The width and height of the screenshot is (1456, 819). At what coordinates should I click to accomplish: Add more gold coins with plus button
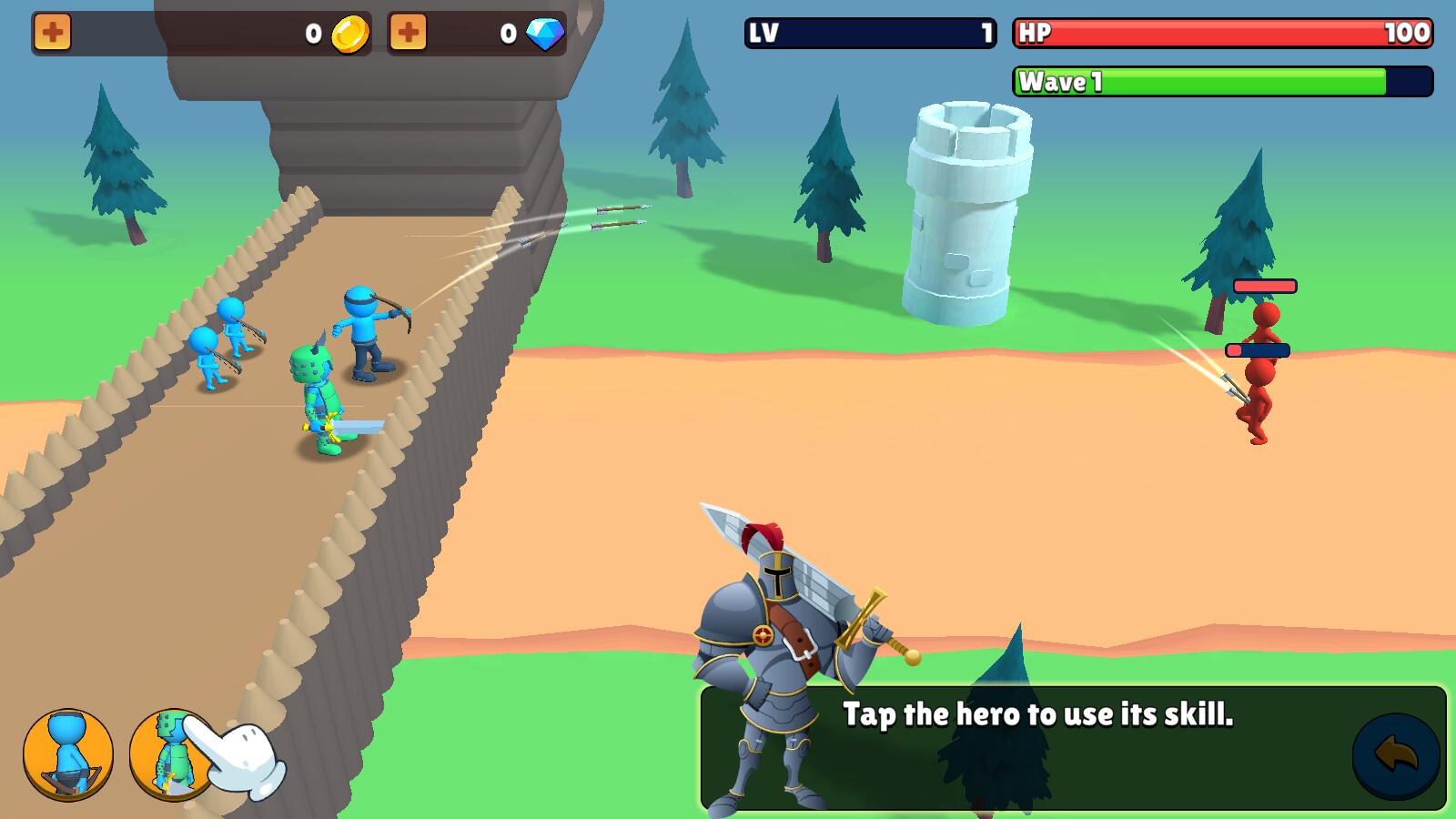[x=53, y=34]
